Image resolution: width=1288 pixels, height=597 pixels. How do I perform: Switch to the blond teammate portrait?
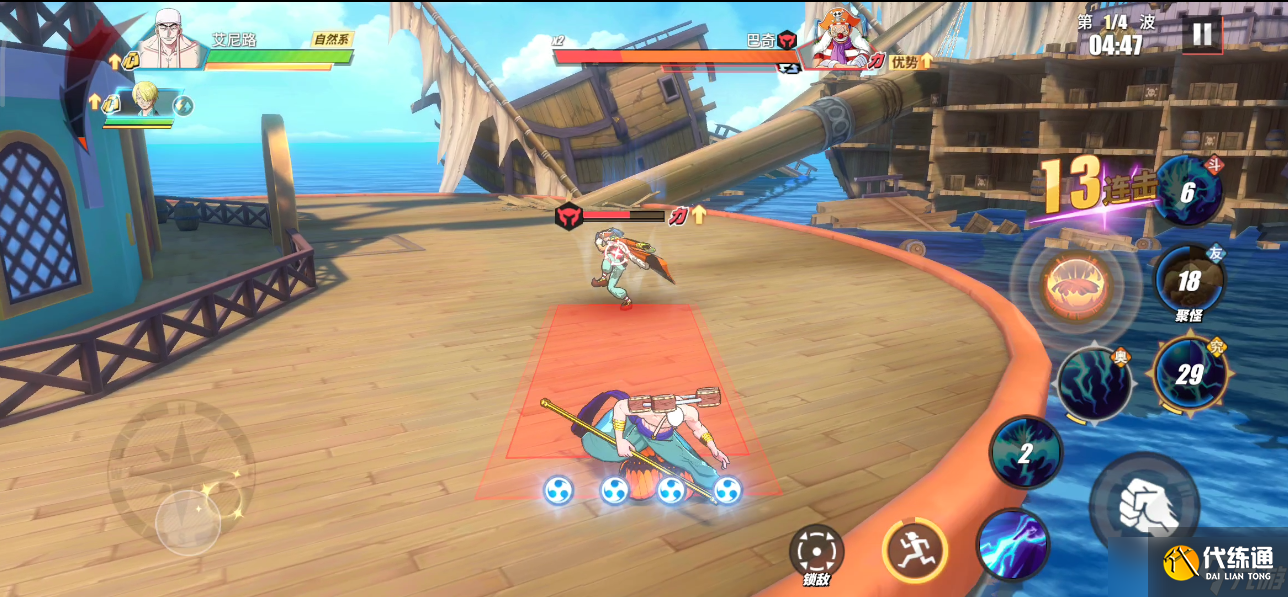[x=147, y=100]
